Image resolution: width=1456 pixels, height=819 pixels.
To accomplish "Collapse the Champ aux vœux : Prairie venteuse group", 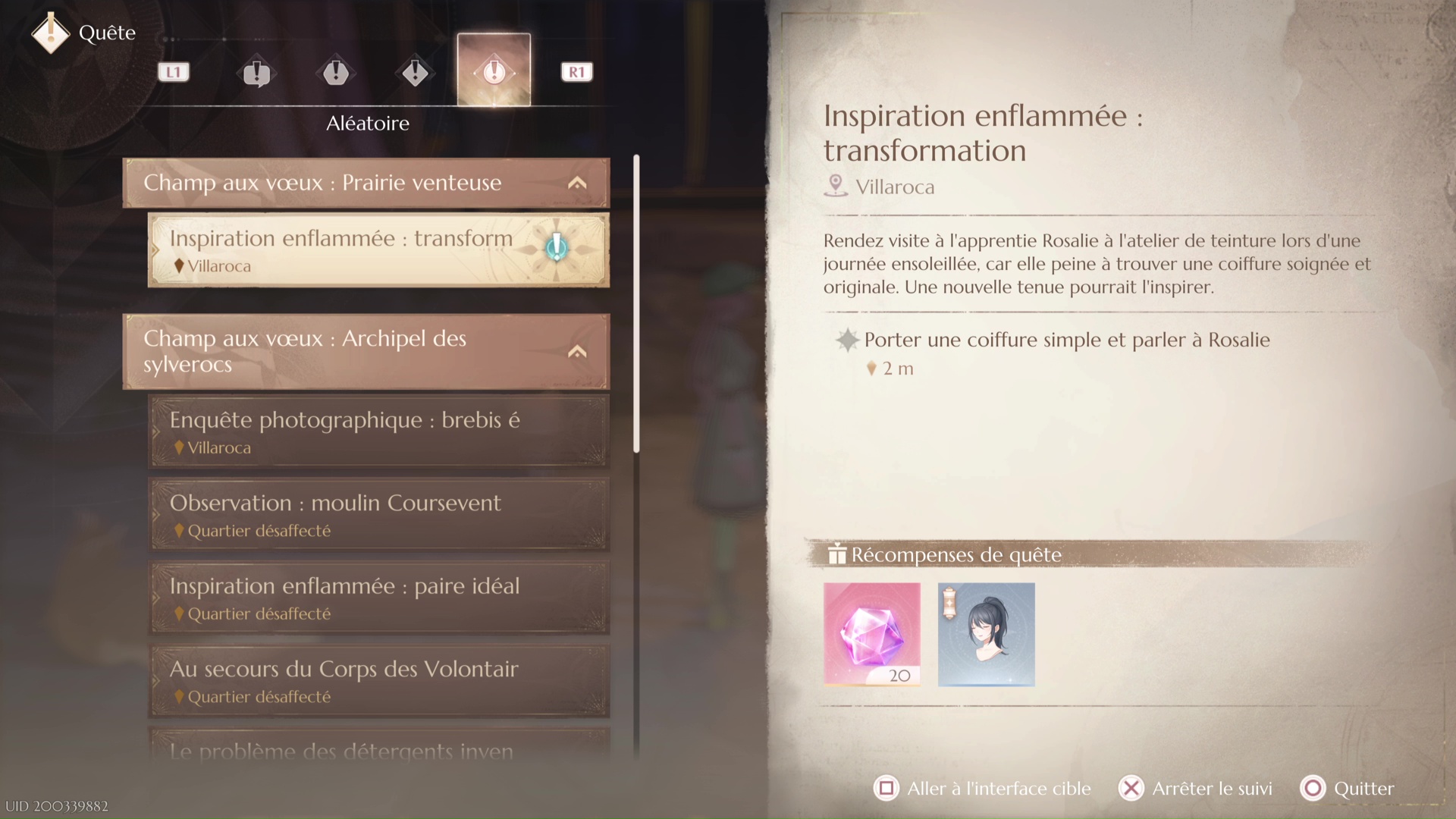I will [x=578, y=182].
